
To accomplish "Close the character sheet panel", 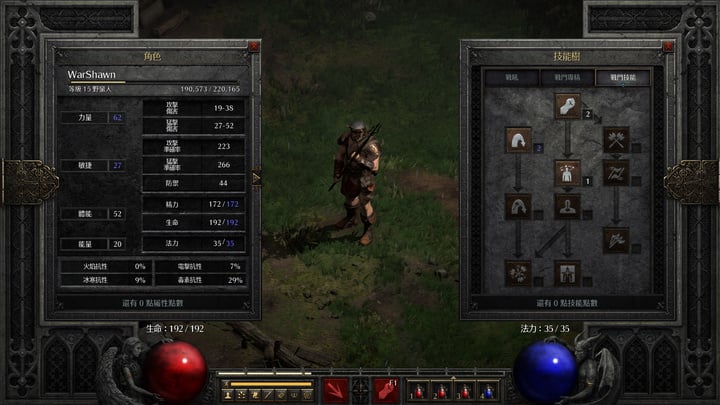I will 254,47.
